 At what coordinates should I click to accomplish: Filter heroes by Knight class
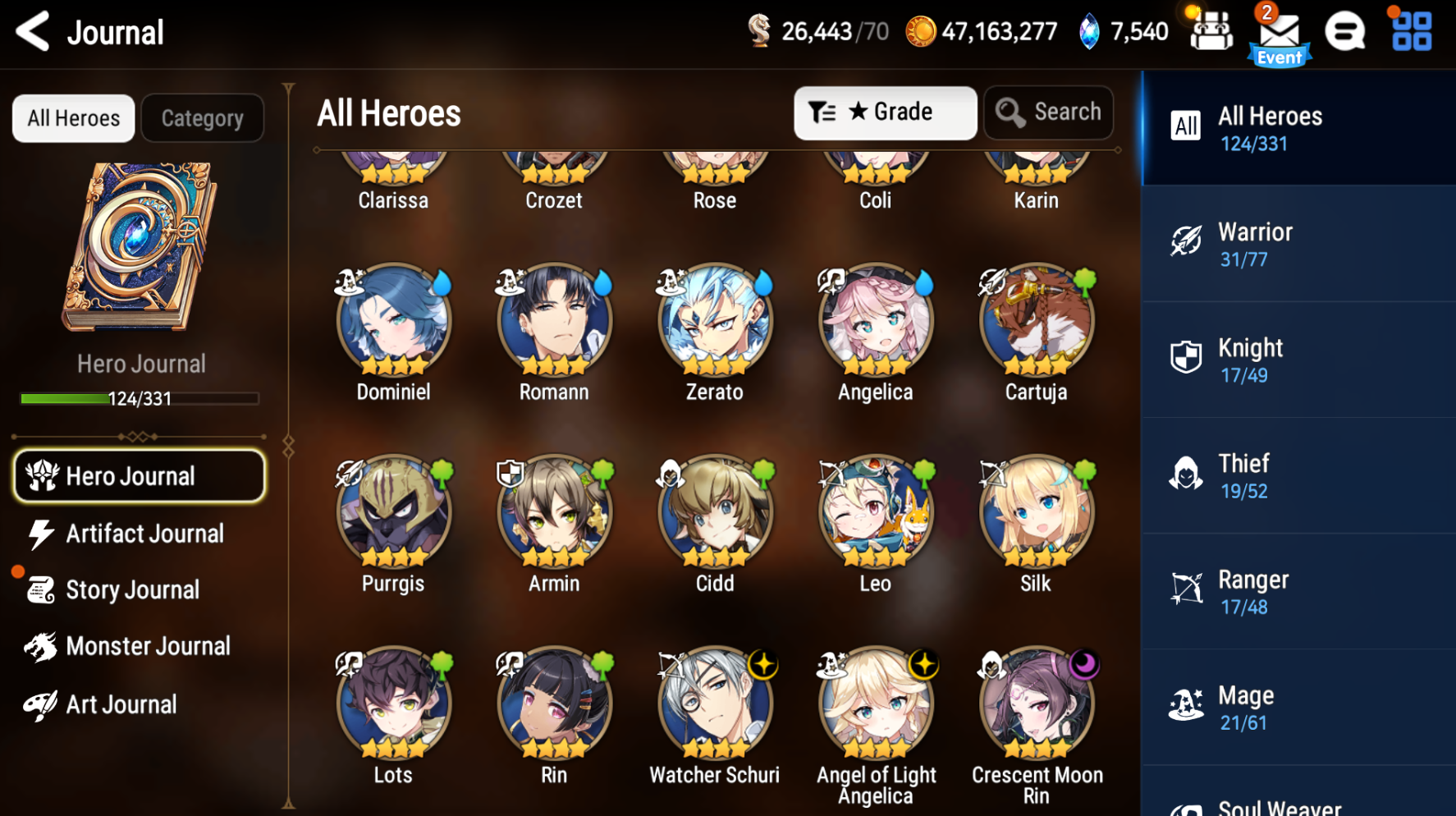1298,360
